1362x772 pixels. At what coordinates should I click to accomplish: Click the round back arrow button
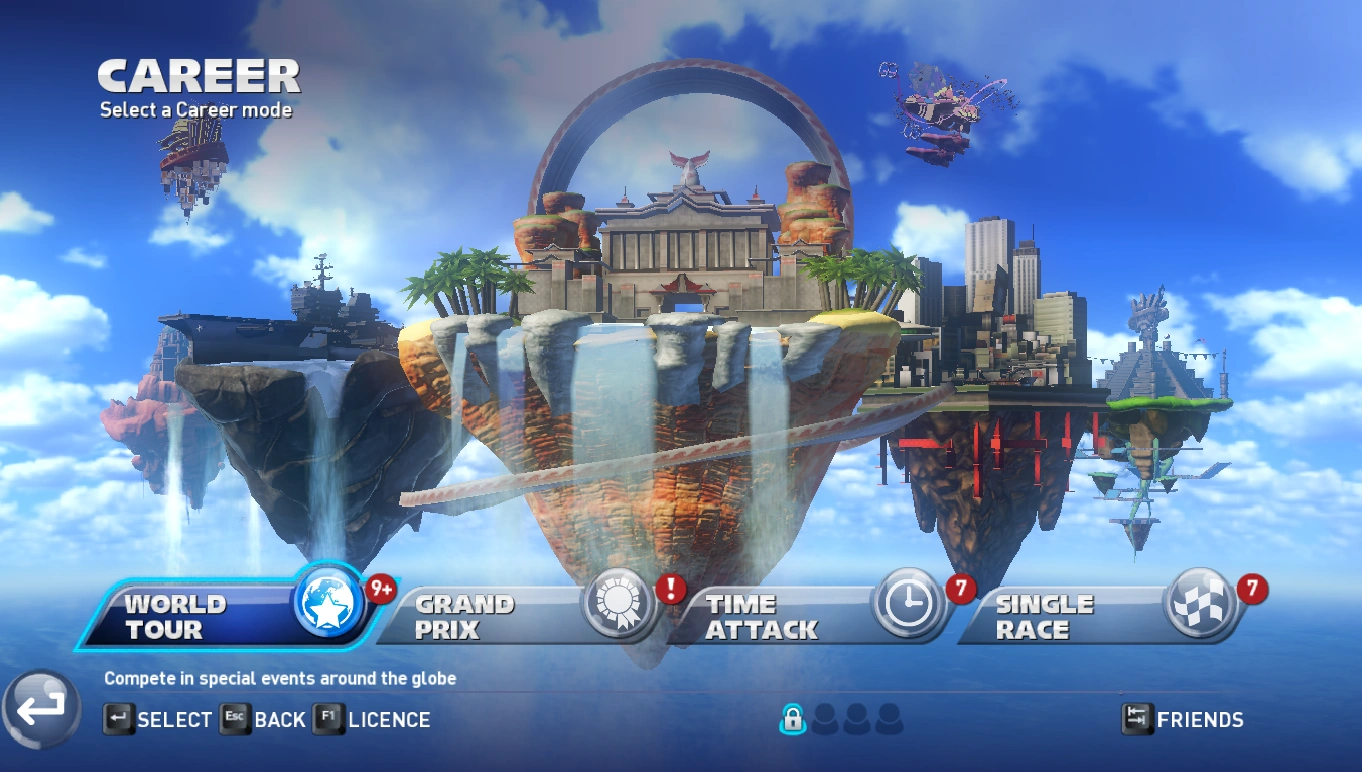(41, 708)
